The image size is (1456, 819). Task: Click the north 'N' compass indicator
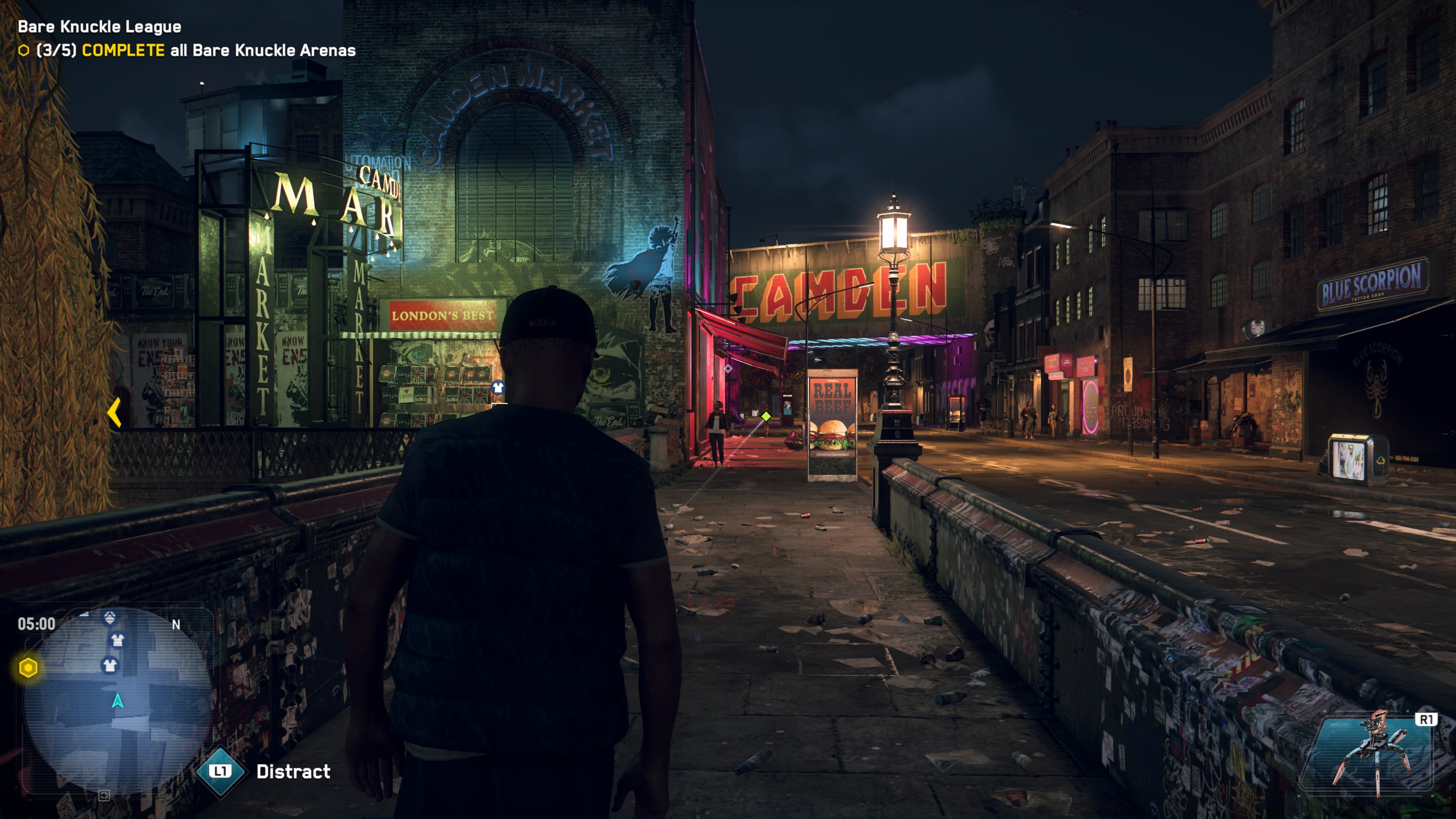point(176,624)
